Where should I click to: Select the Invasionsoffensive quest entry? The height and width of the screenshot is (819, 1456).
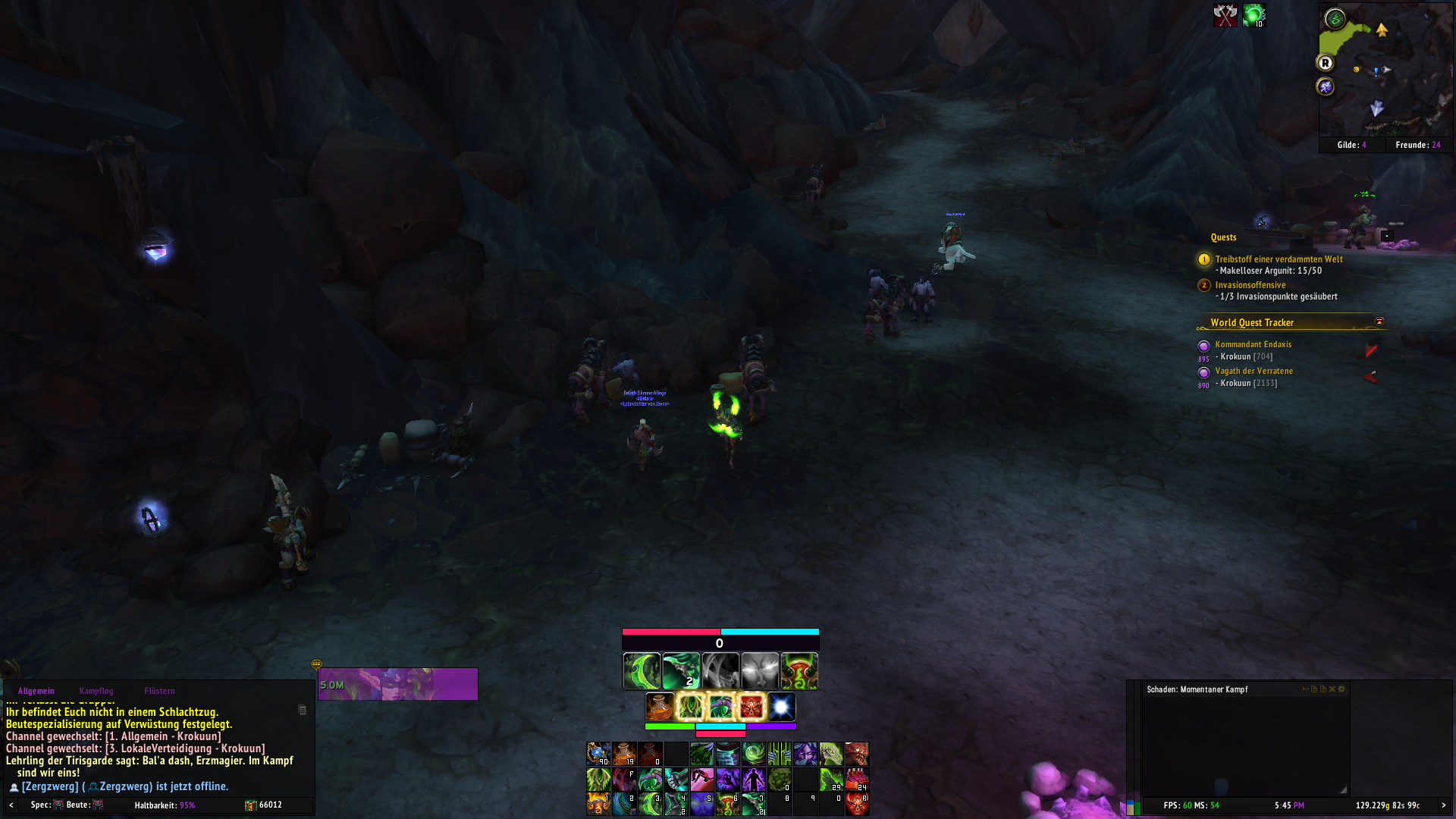tap(1250, 285)
